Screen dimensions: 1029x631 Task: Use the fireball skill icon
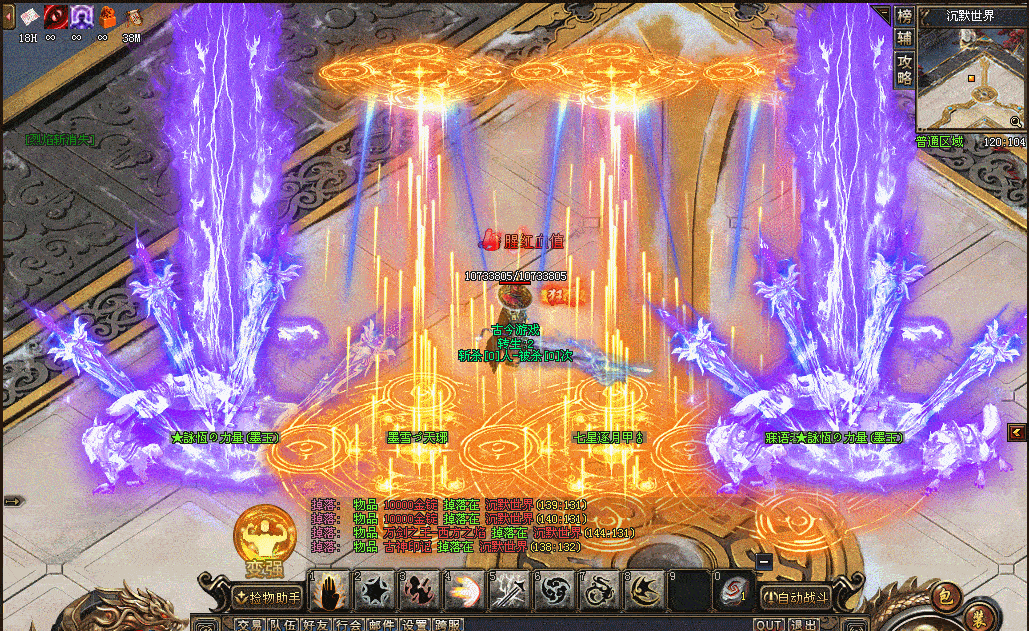coord(463,592)
